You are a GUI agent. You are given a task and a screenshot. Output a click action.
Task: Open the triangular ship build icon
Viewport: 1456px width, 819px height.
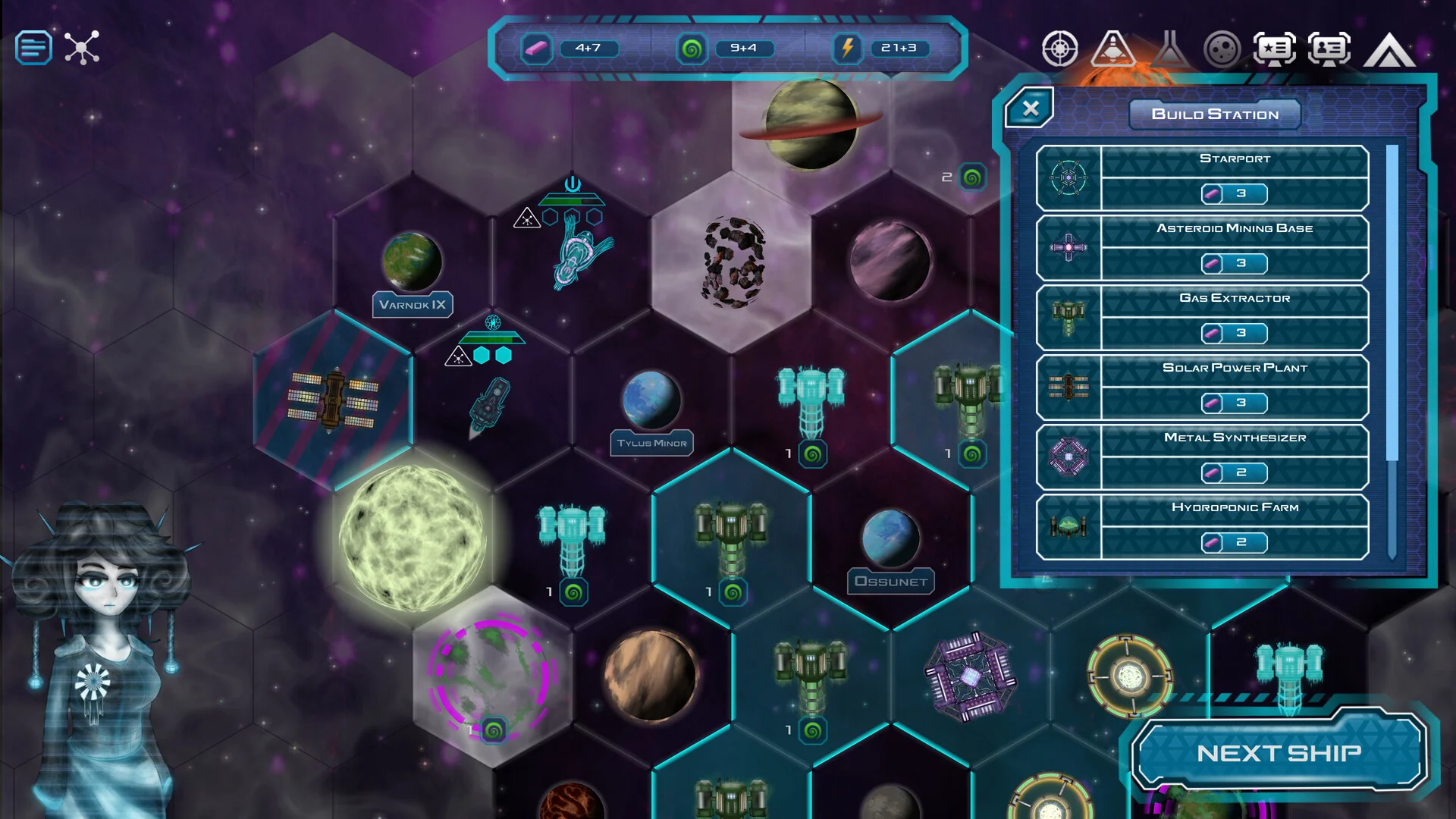pyautogui.click(x=1112, y=49)
